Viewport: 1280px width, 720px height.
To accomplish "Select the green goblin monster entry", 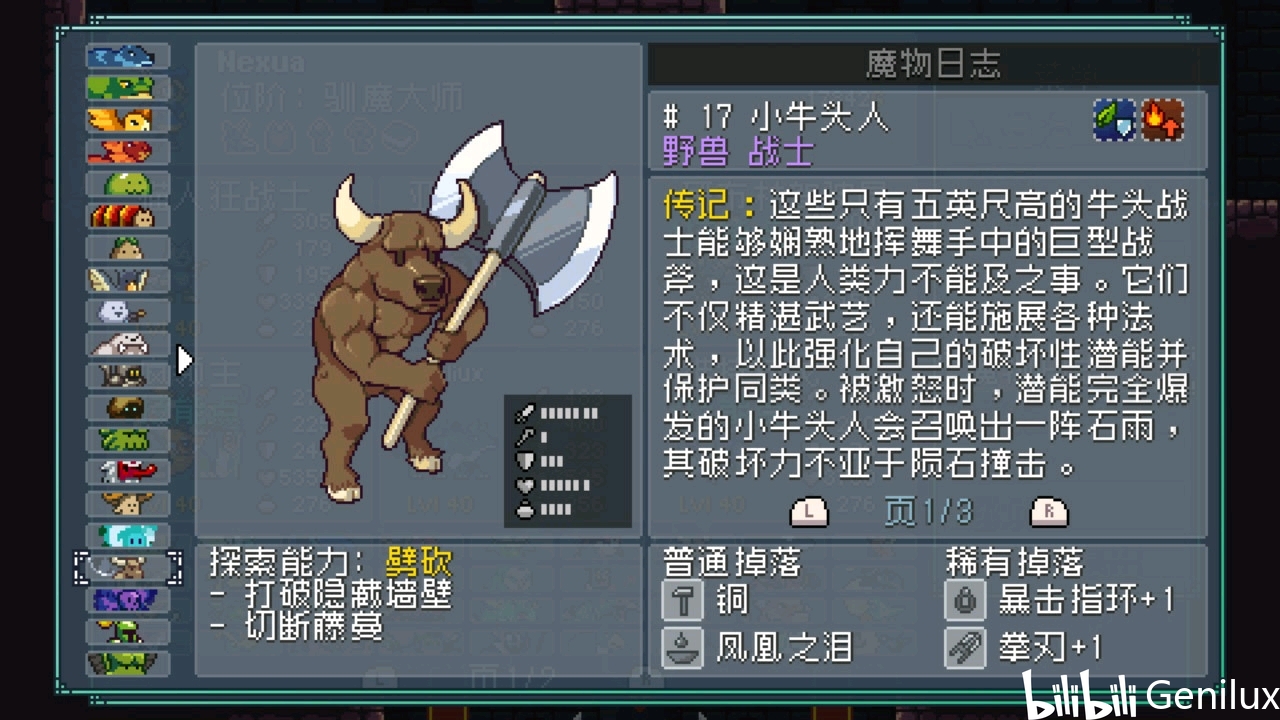I will tap(127, 631).
